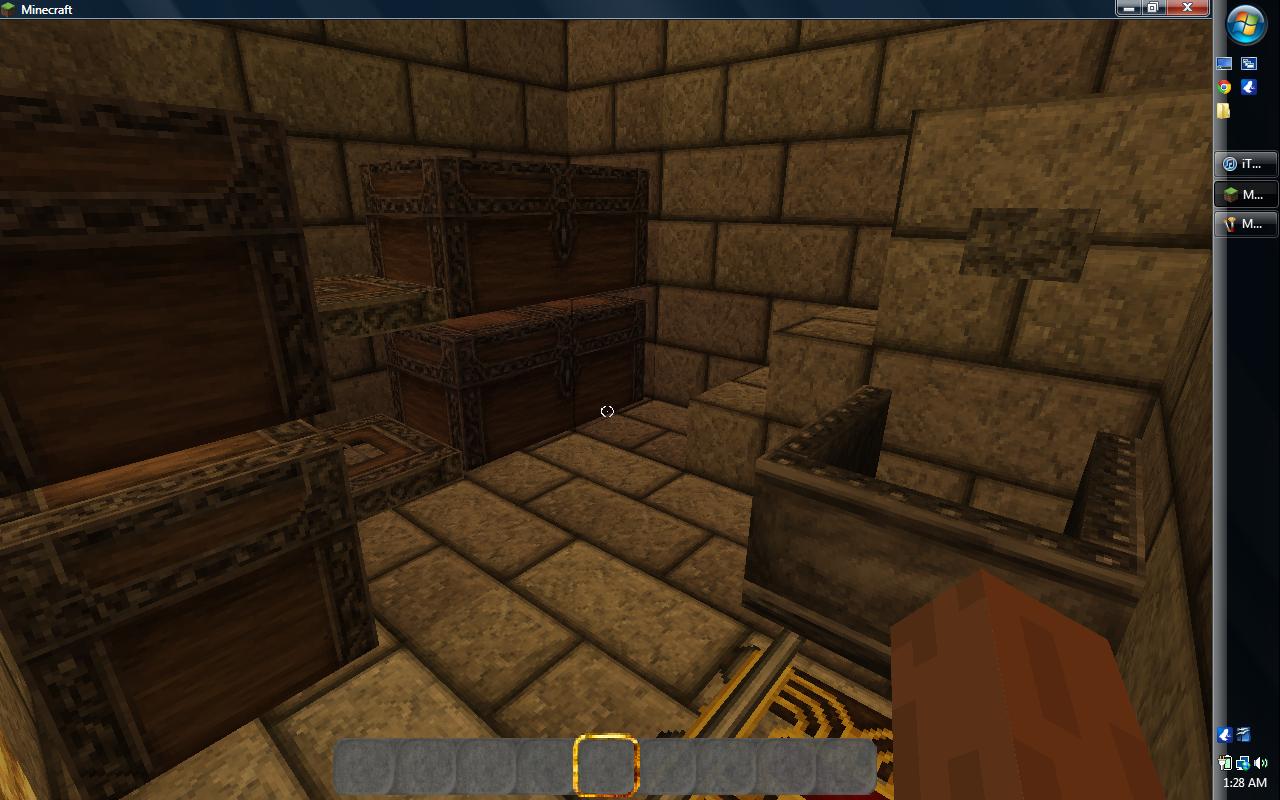
Task: Open the Flip 3D window switcher icon
Action: (x=1248, y=62)
